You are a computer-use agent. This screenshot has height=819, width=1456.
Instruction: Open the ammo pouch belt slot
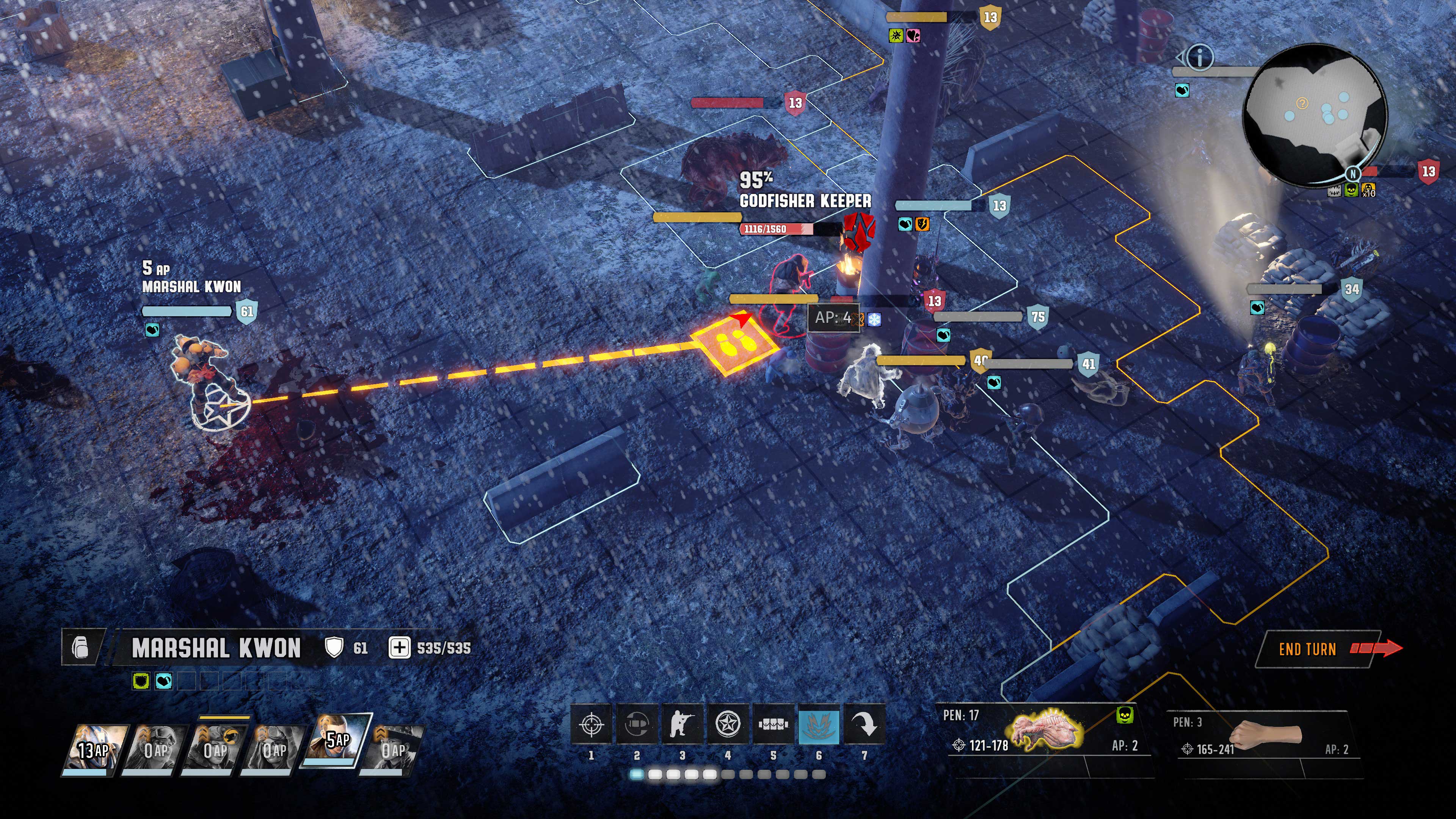773,723
